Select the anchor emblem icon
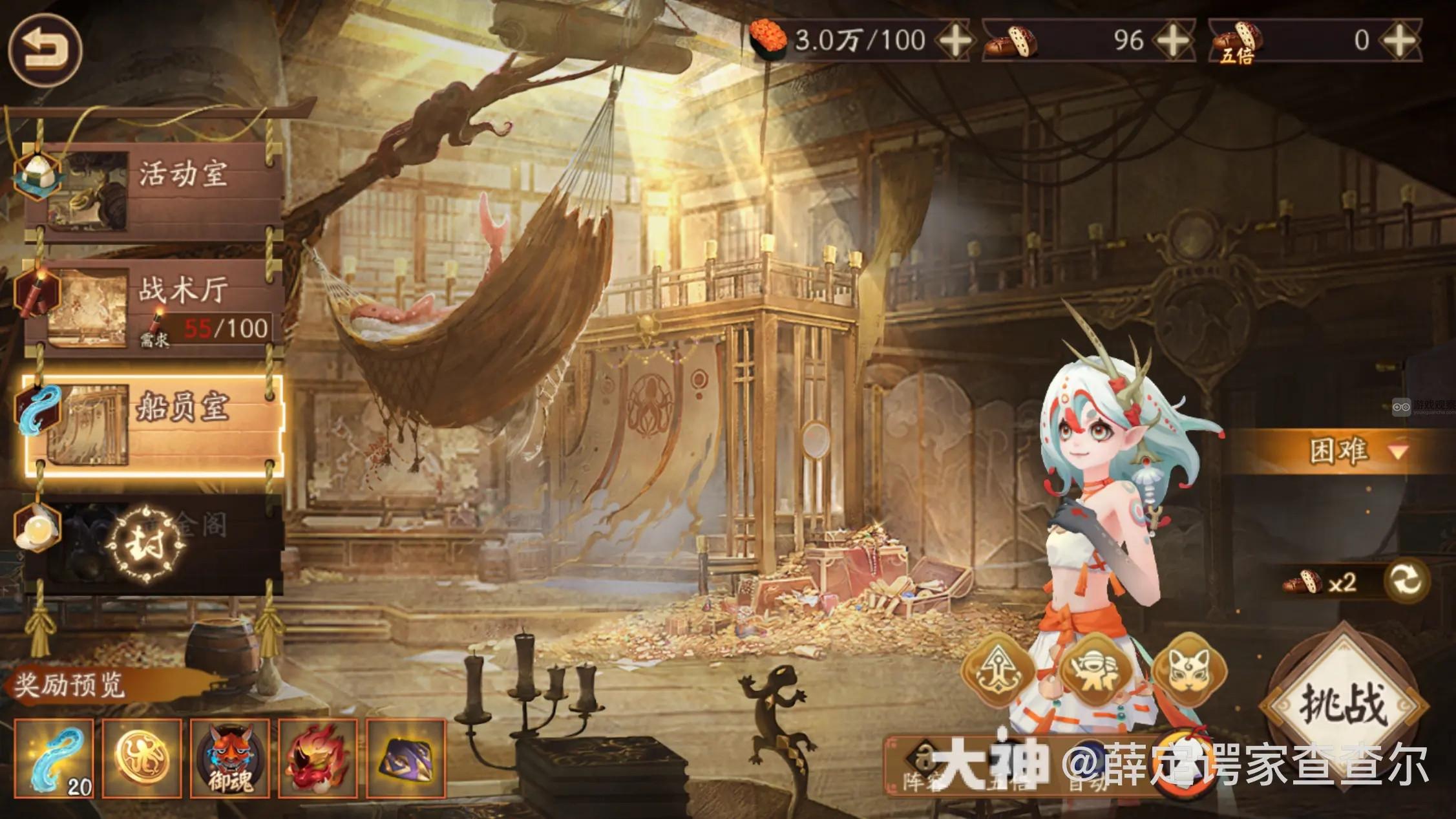Viewport: 1456px width, 819px height. pos(999,672)
